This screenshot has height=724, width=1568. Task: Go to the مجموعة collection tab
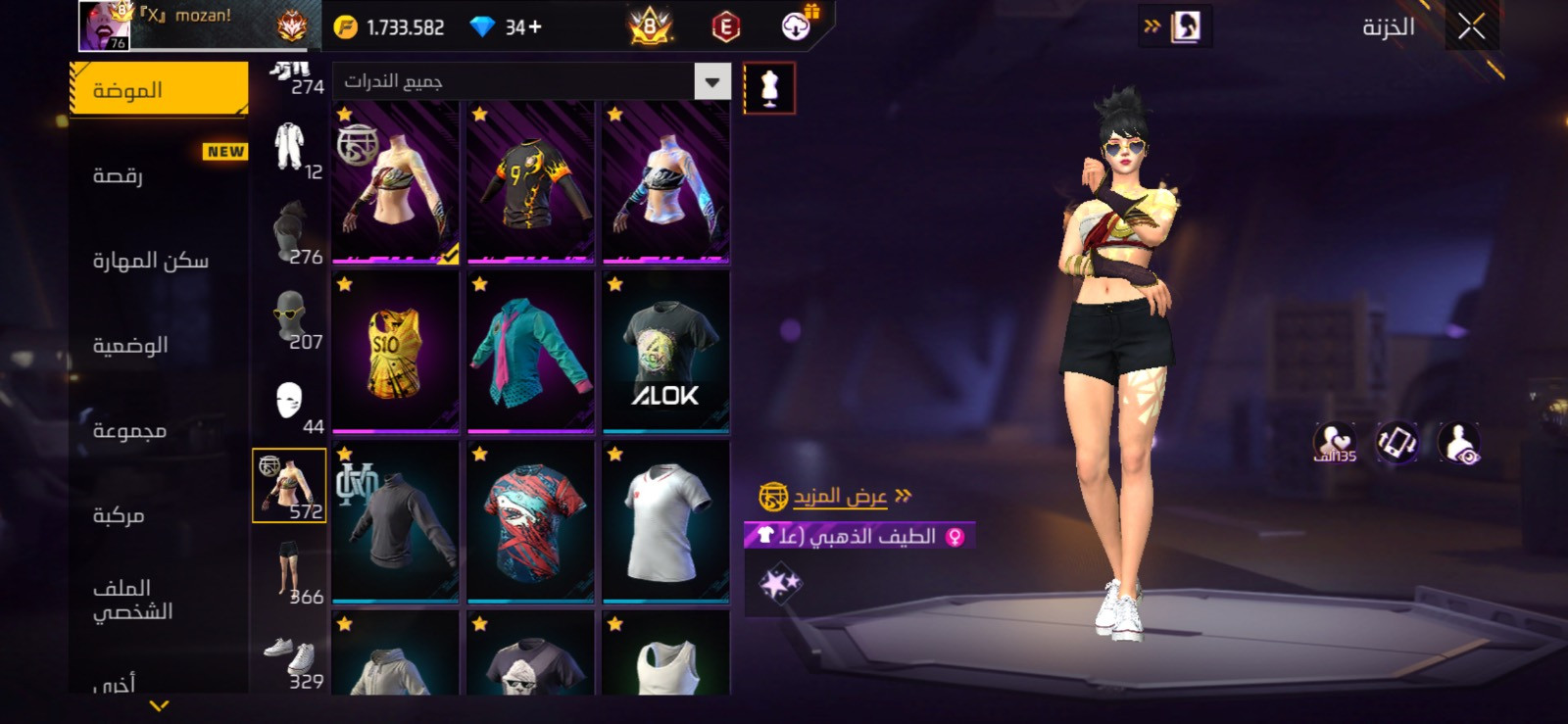[x=159, y=430]
